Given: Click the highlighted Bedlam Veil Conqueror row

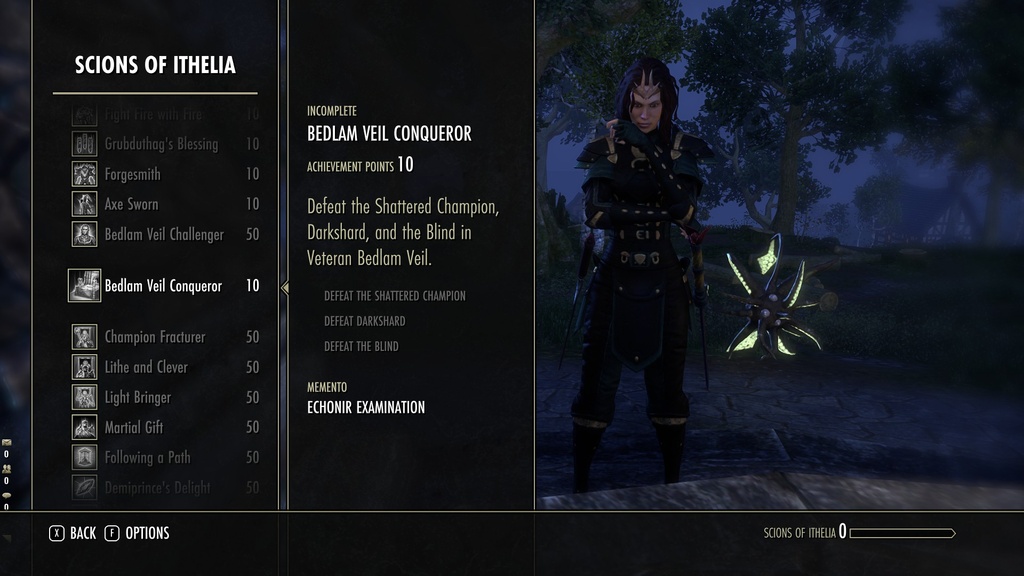Looking at the screenshot, I should coord(163,286).
